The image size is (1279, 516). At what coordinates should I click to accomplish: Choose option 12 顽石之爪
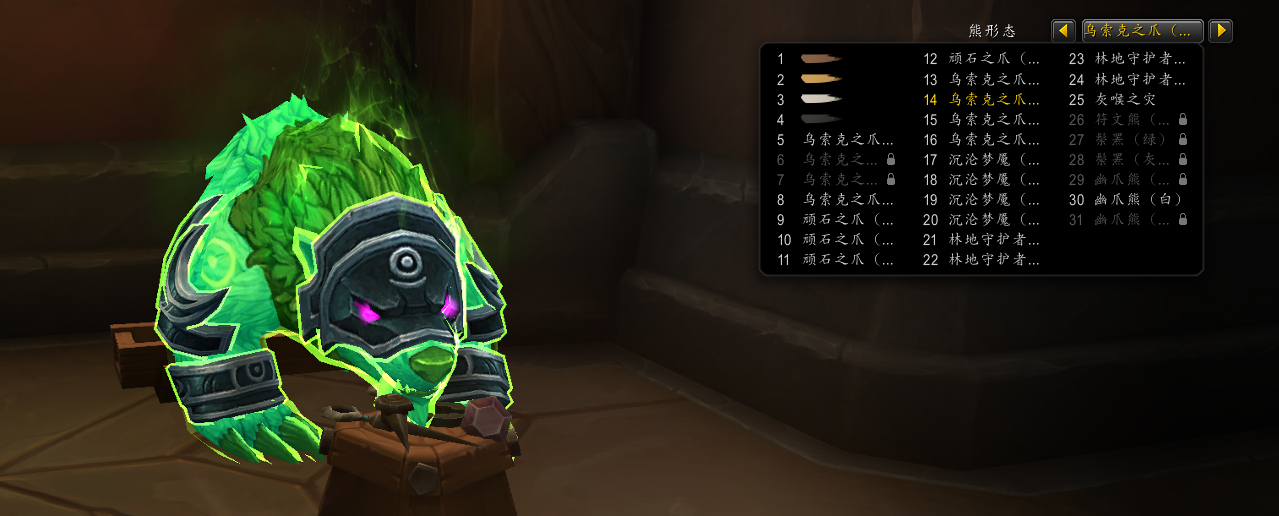994,59
